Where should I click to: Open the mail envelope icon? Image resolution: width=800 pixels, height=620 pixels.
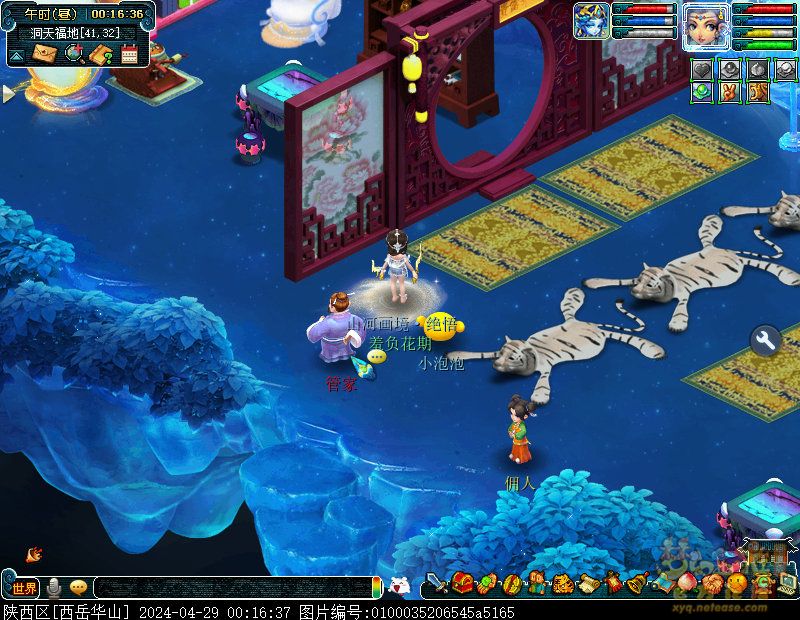(x=44, y=54)
